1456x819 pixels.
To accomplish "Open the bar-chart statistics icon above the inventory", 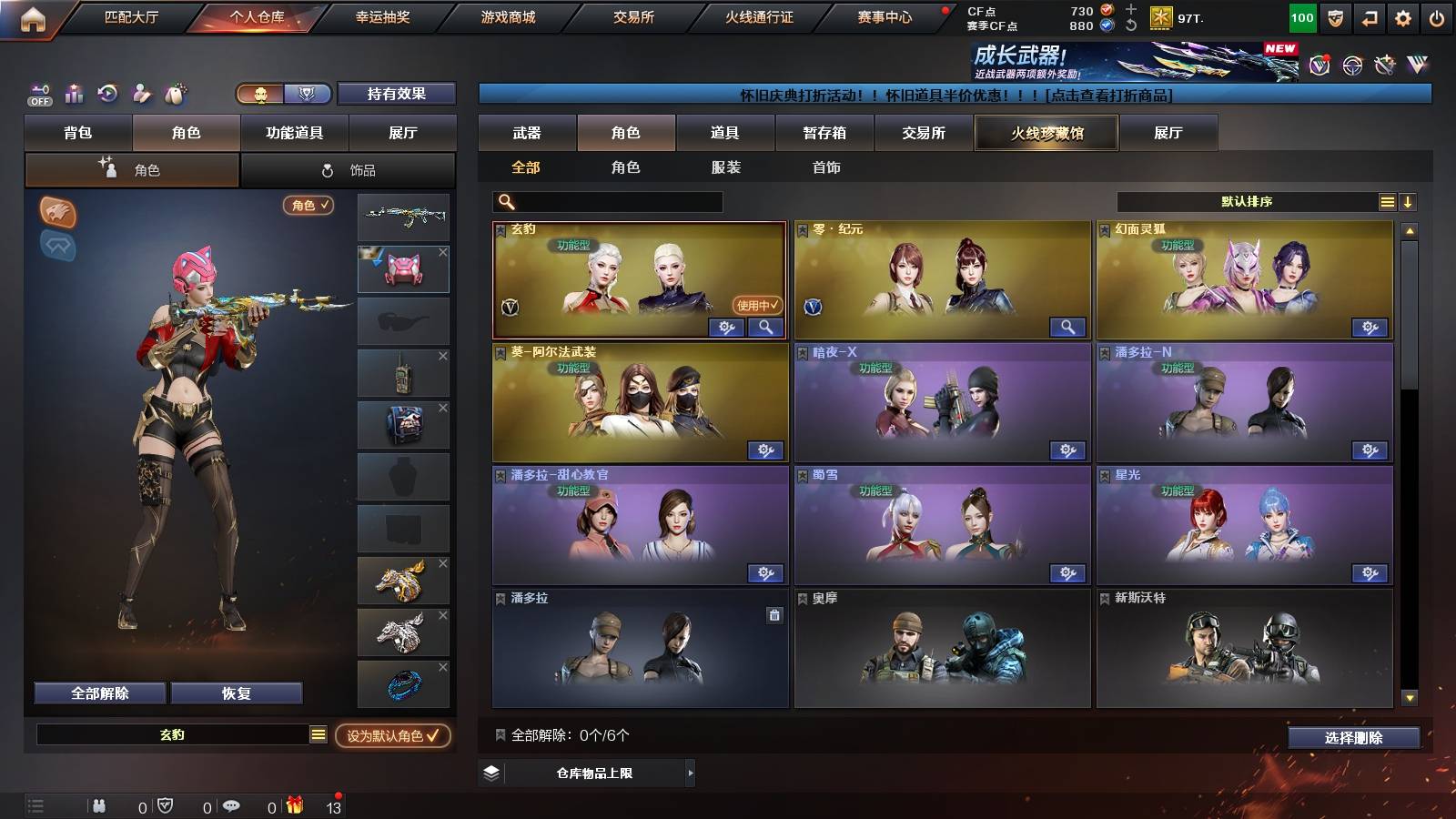I will pyautogui.click(x=73, y=94).
